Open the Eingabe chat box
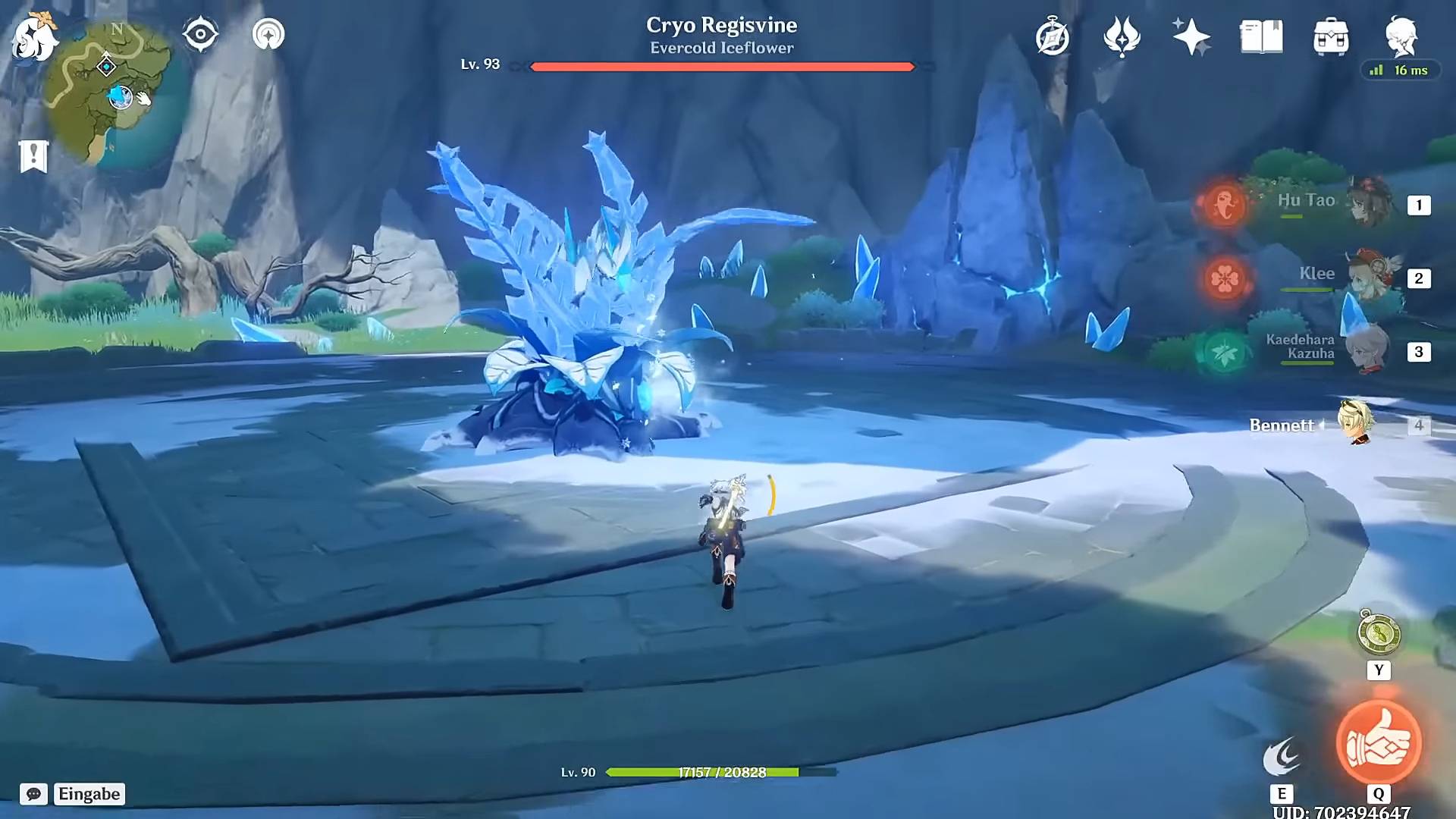Screen dimensions: 1456x819 (x=89, y=794)
